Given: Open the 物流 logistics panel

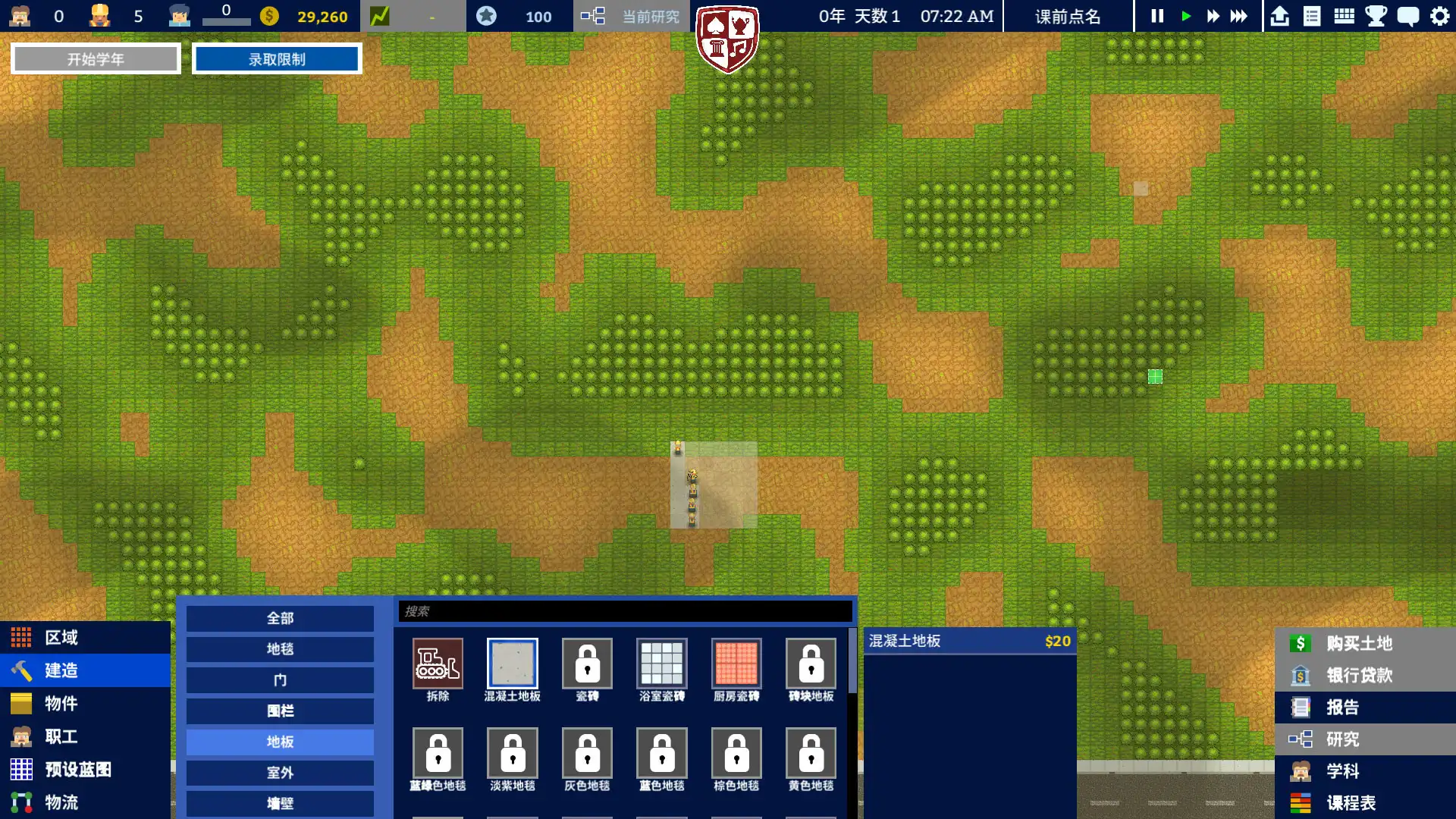Looking at the screenshot, I should tap(61, 802).
